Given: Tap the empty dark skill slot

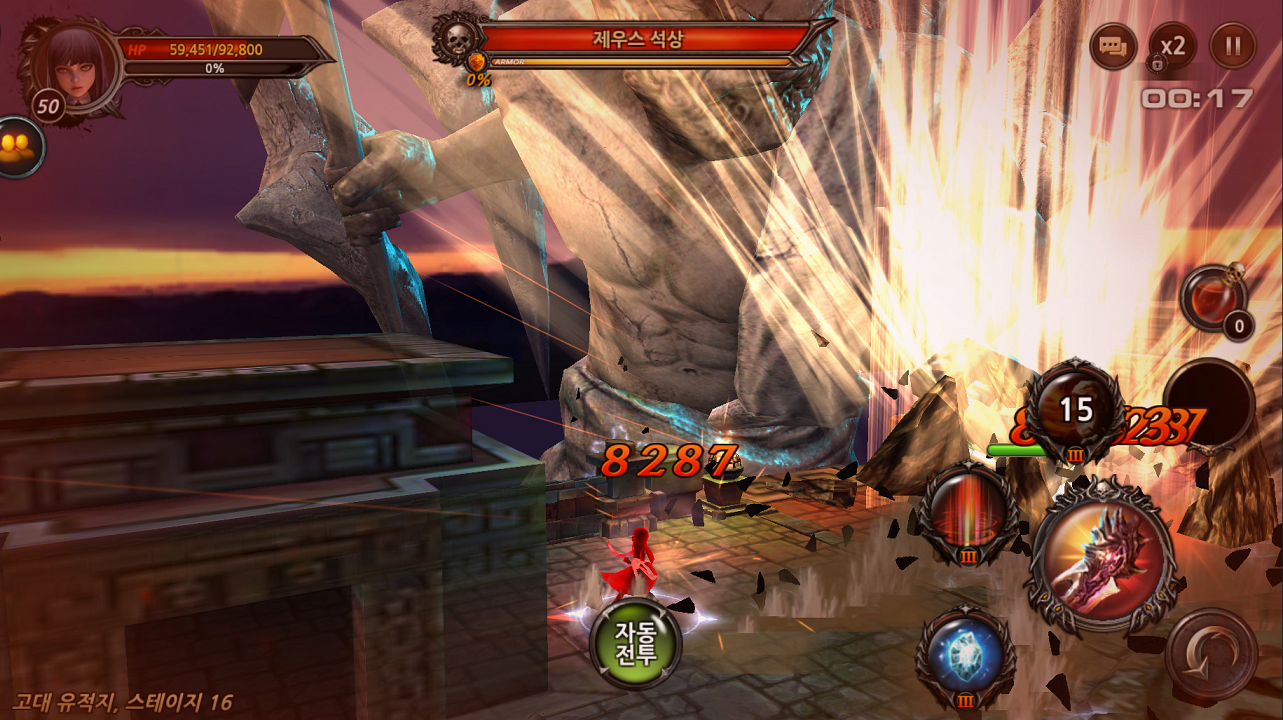Looking at the screenshot, I should point(1209,404).
